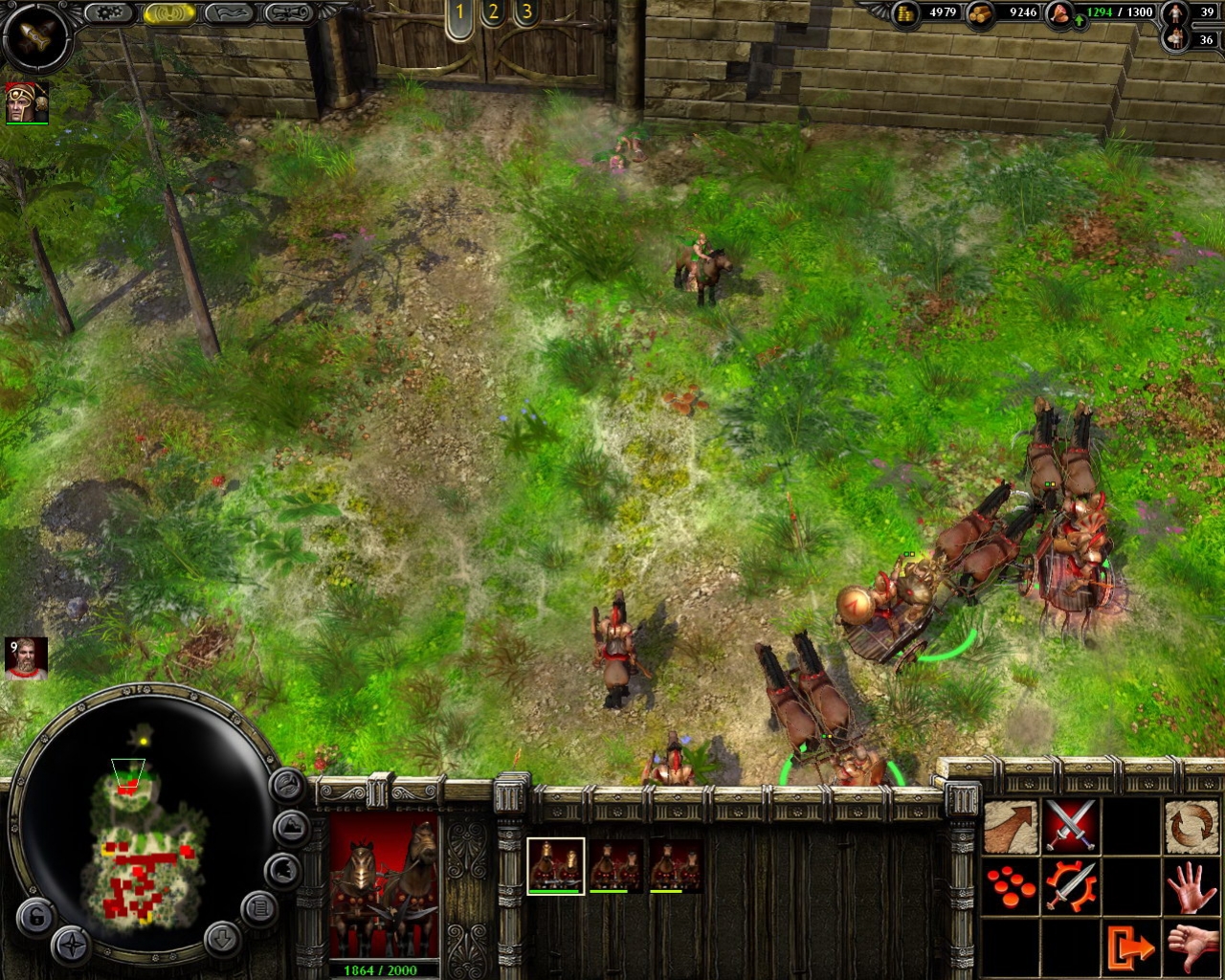Image resolution: width=1225 pixels, height=980 pixels.
Task: Toggle the minimap padlock button
Action: pyautogui.click(x=35, y=918)
